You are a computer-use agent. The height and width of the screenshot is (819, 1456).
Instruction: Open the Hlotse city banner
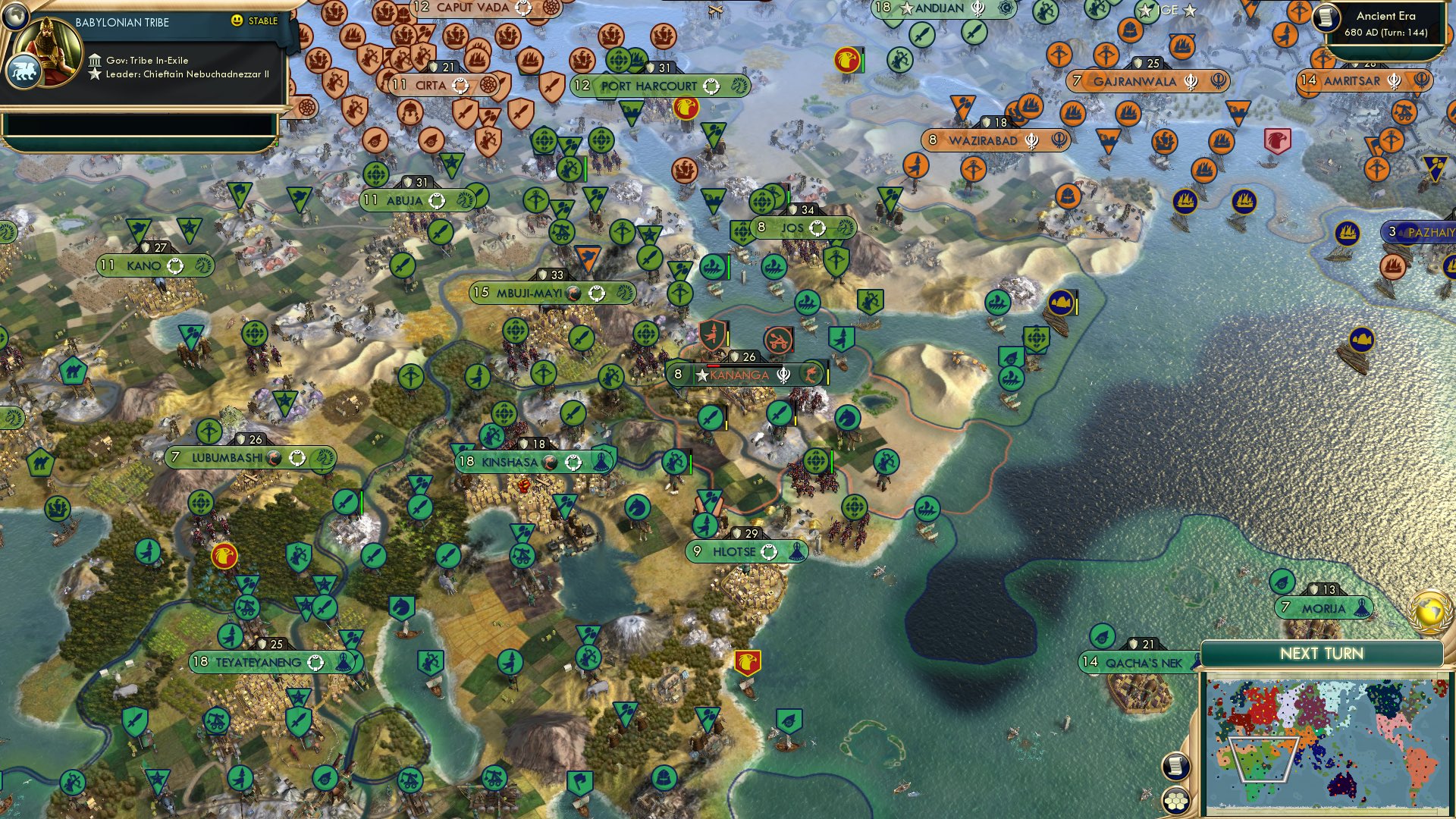734,551
